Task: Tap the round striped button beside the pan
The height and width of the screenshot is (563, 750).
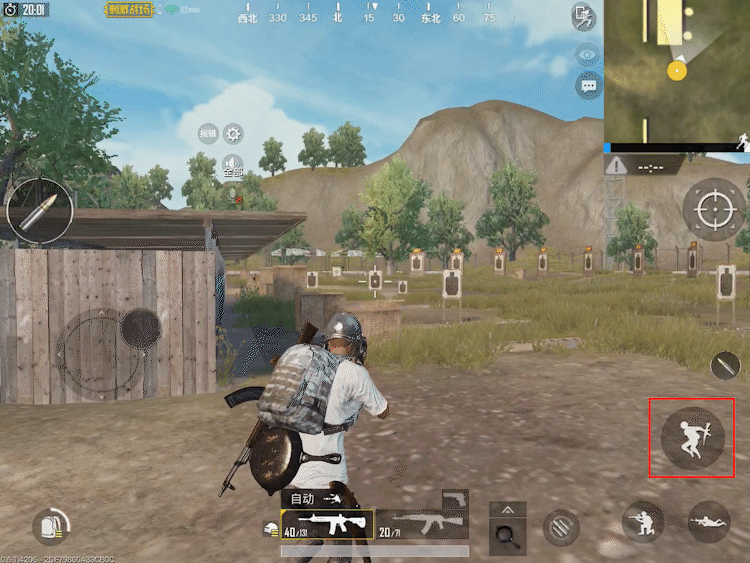Action: pos(561,526)
